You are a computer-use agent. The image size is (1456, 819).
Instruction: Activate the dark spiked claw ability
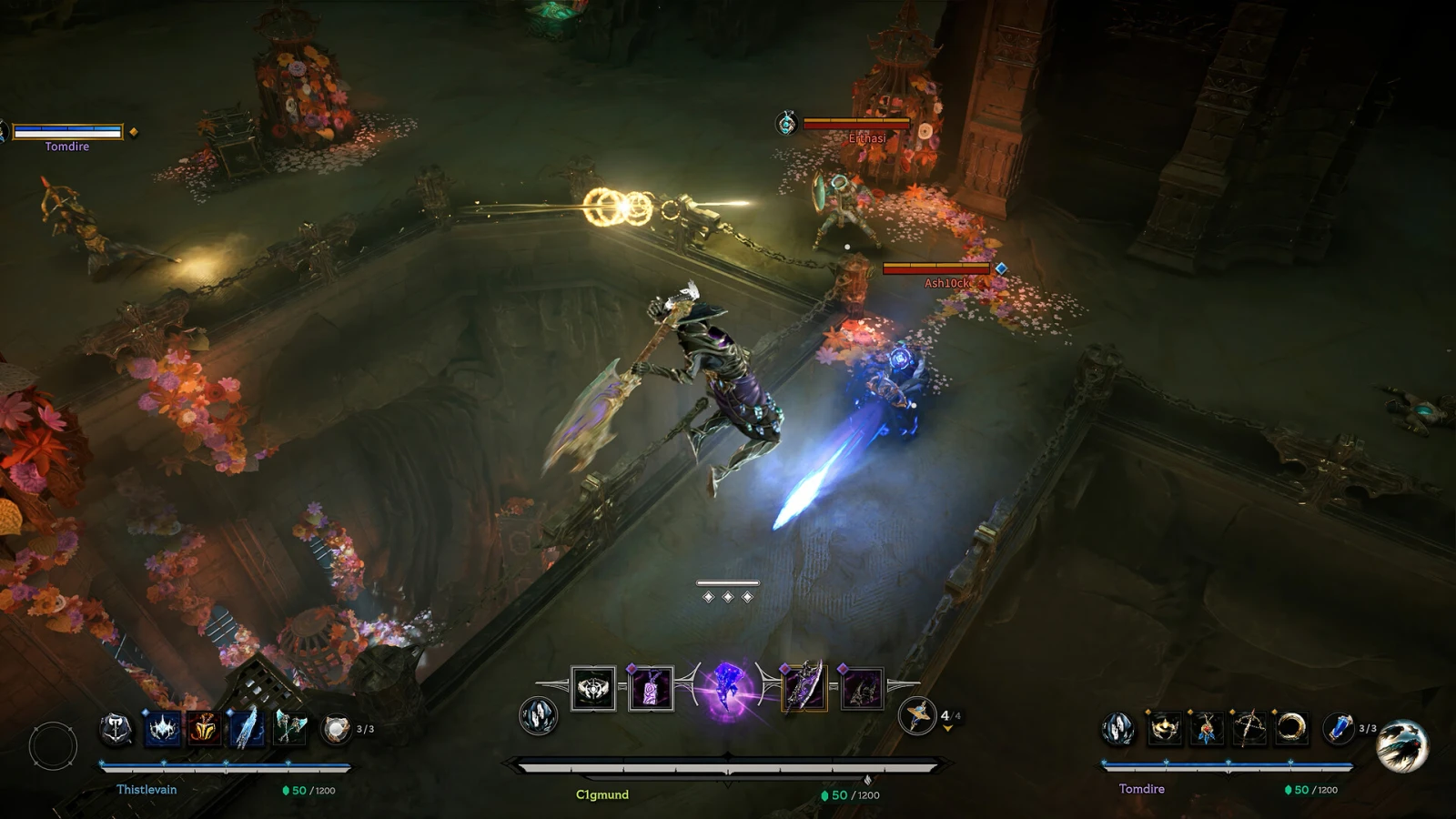[x=861, y=688]
